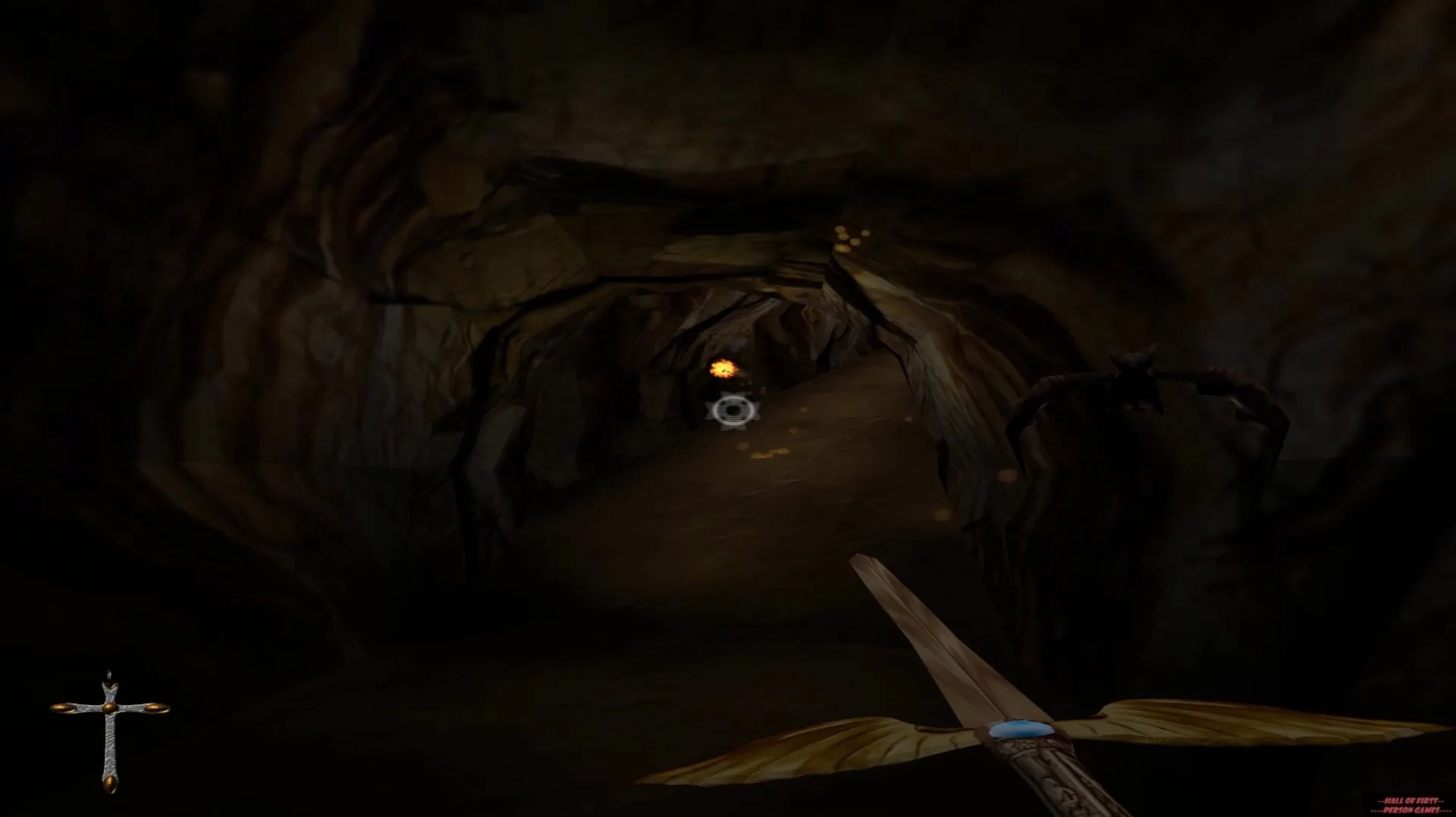1456x817 pixels.
Task: Click the golden orb atop the cross
Action: (x=111, y=685)
